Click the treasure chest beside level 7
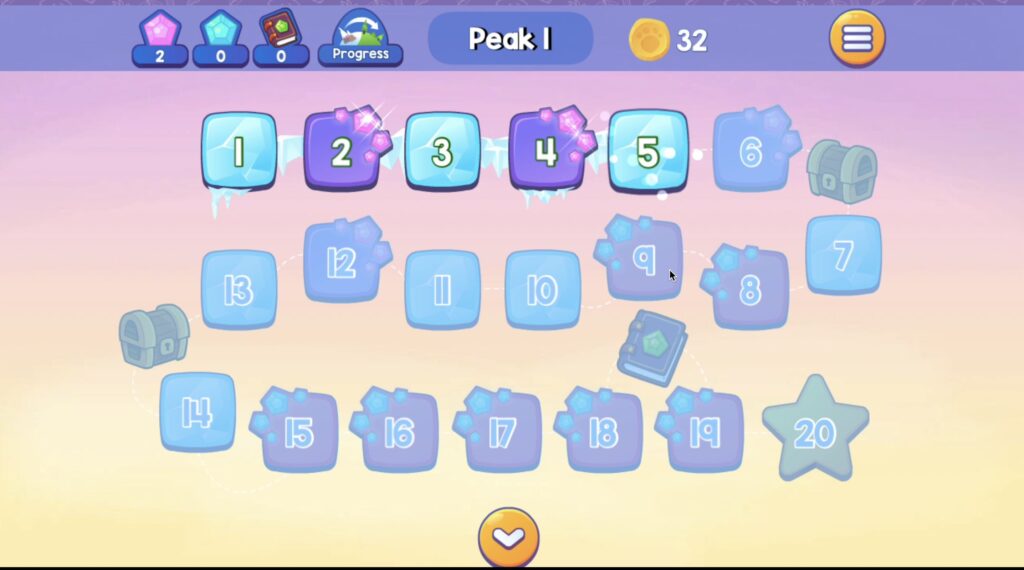Image resolution: width=1024 pixels, height=570 pixels. 841,170
